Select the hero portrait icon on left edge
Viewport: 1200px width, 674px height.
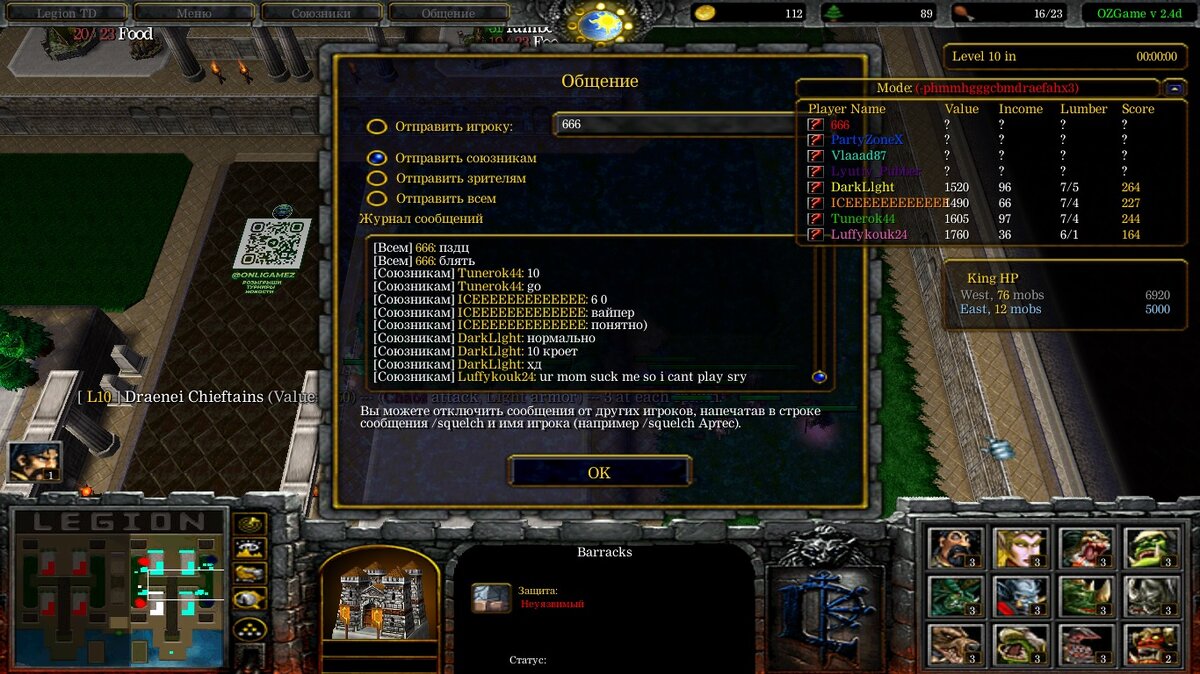33,461
